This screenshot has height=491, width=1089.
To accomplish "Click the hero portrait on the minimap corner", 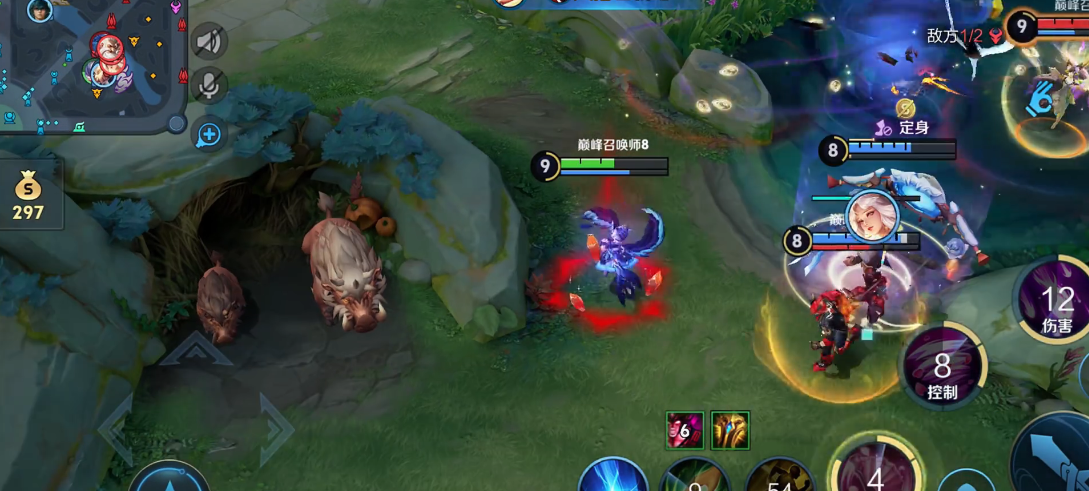I will (40, 11).
